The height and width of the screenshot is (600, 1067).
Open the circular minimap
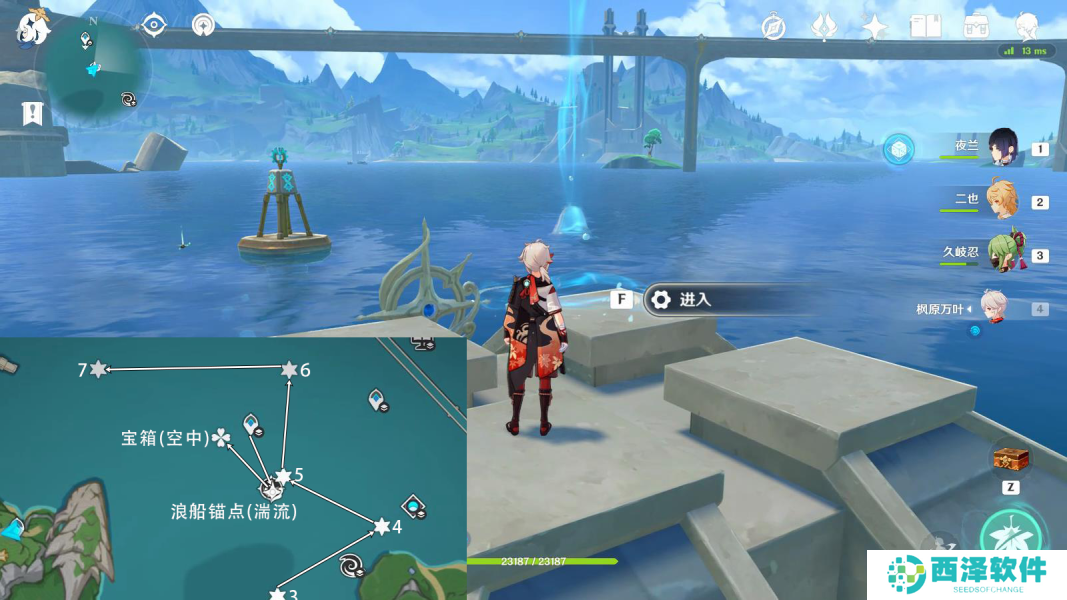[93, 68]
